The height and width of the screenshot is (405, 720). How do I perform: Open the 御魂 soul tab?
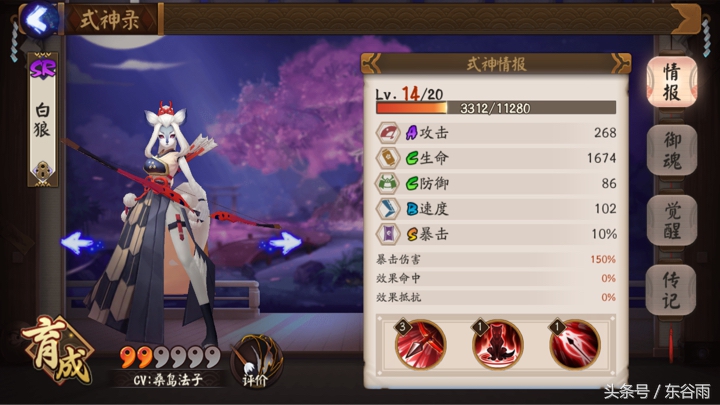point(672,152)
